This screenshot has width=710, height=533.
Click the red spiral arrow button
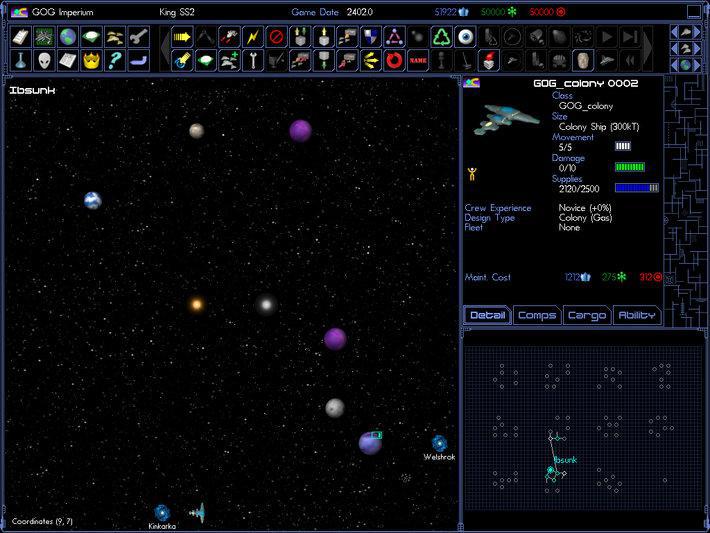[394, 60]
